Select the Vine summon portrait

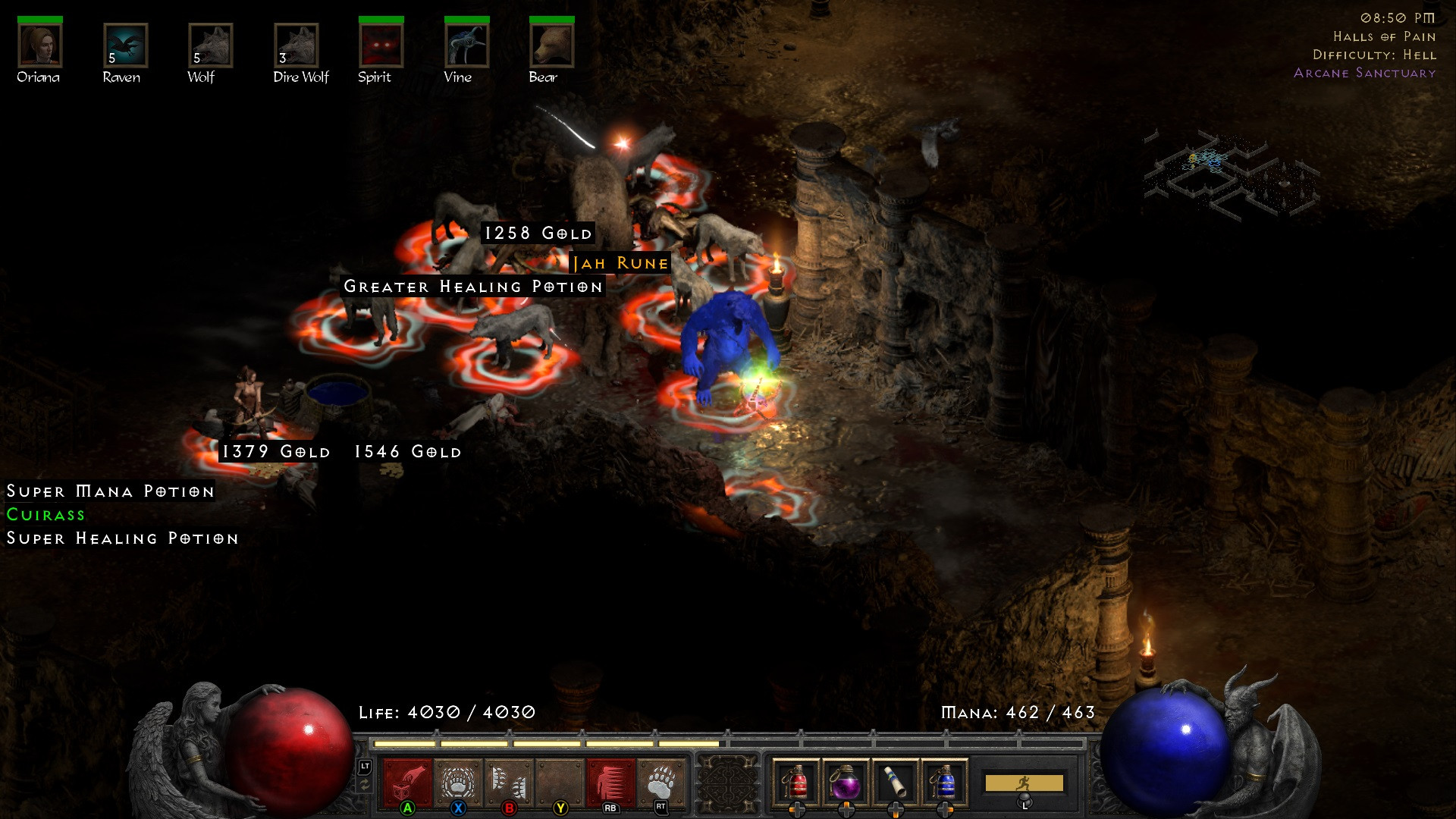coord(466,45)
